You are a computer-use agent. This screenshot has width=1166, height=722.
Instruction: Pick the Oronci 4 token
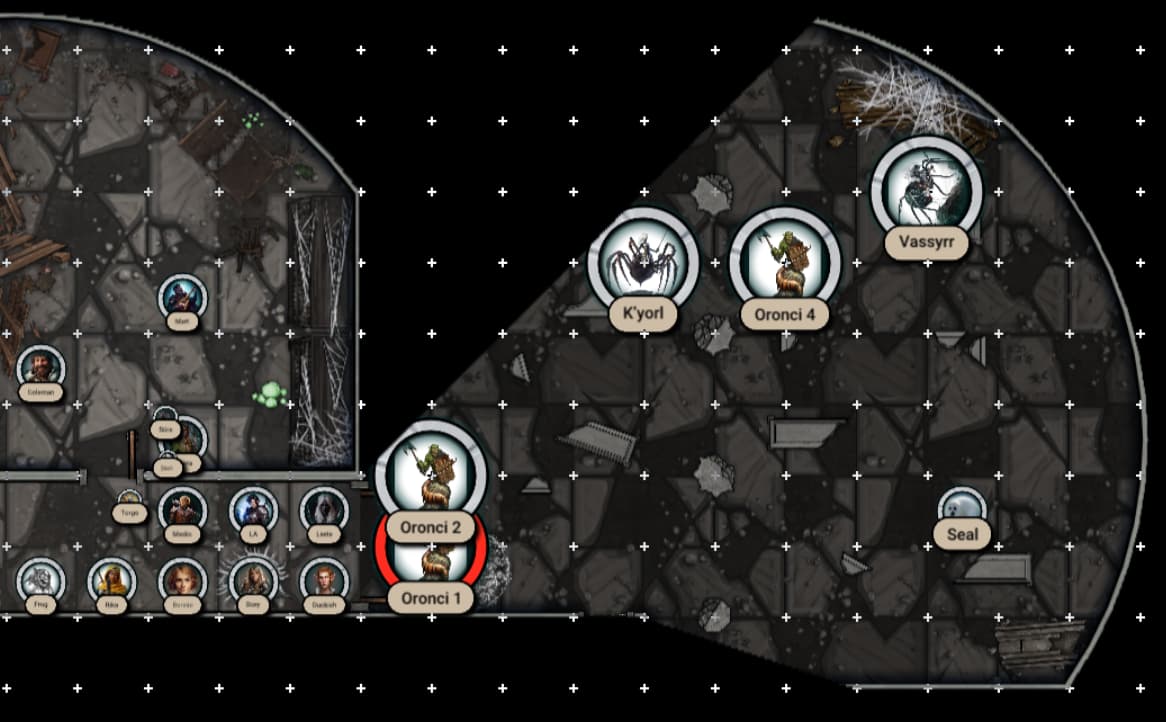(x=785, y=263)
